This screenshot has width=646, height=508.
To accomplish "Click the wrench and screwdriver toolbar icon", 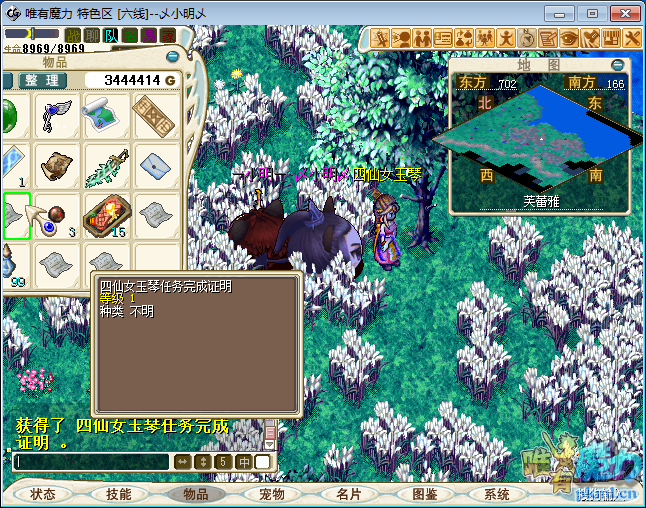I will [x=634, y=38].
